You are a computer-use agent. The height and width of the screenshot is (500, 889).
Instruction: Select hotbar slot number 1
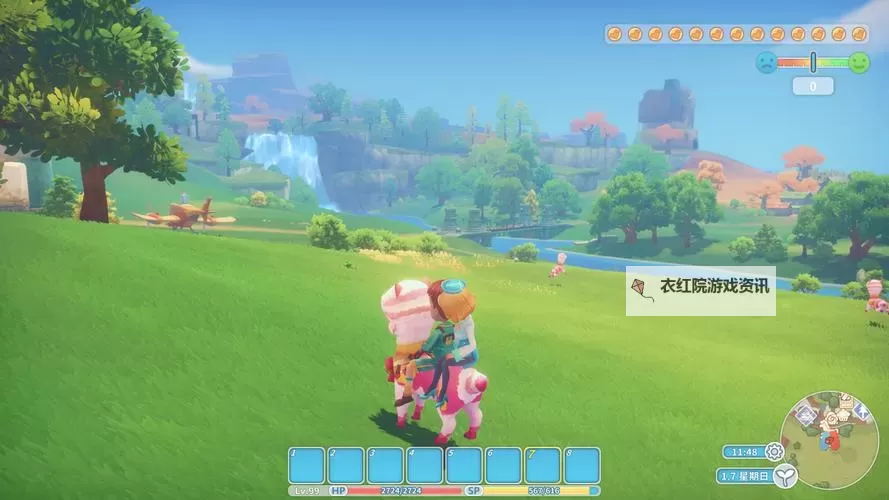point(307,466)
